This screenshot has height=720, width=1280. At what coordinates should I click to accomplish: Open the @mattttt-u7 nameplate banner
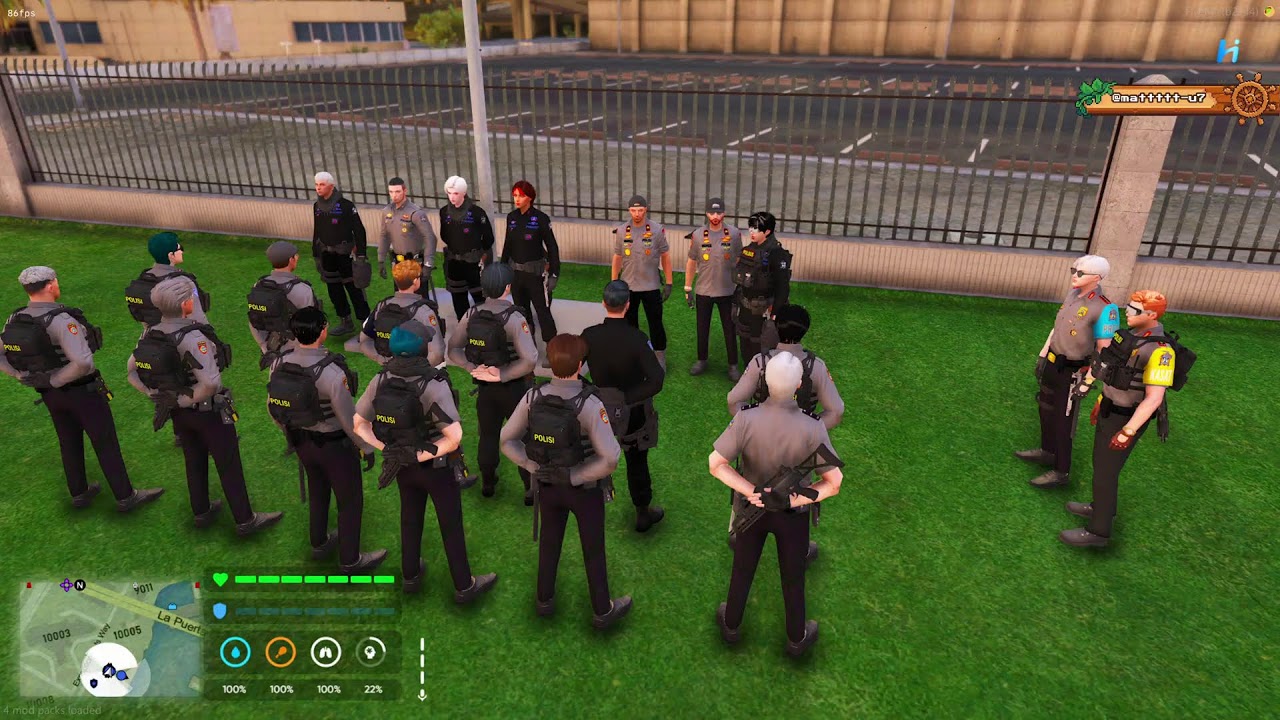click(x=1157, y=97)
